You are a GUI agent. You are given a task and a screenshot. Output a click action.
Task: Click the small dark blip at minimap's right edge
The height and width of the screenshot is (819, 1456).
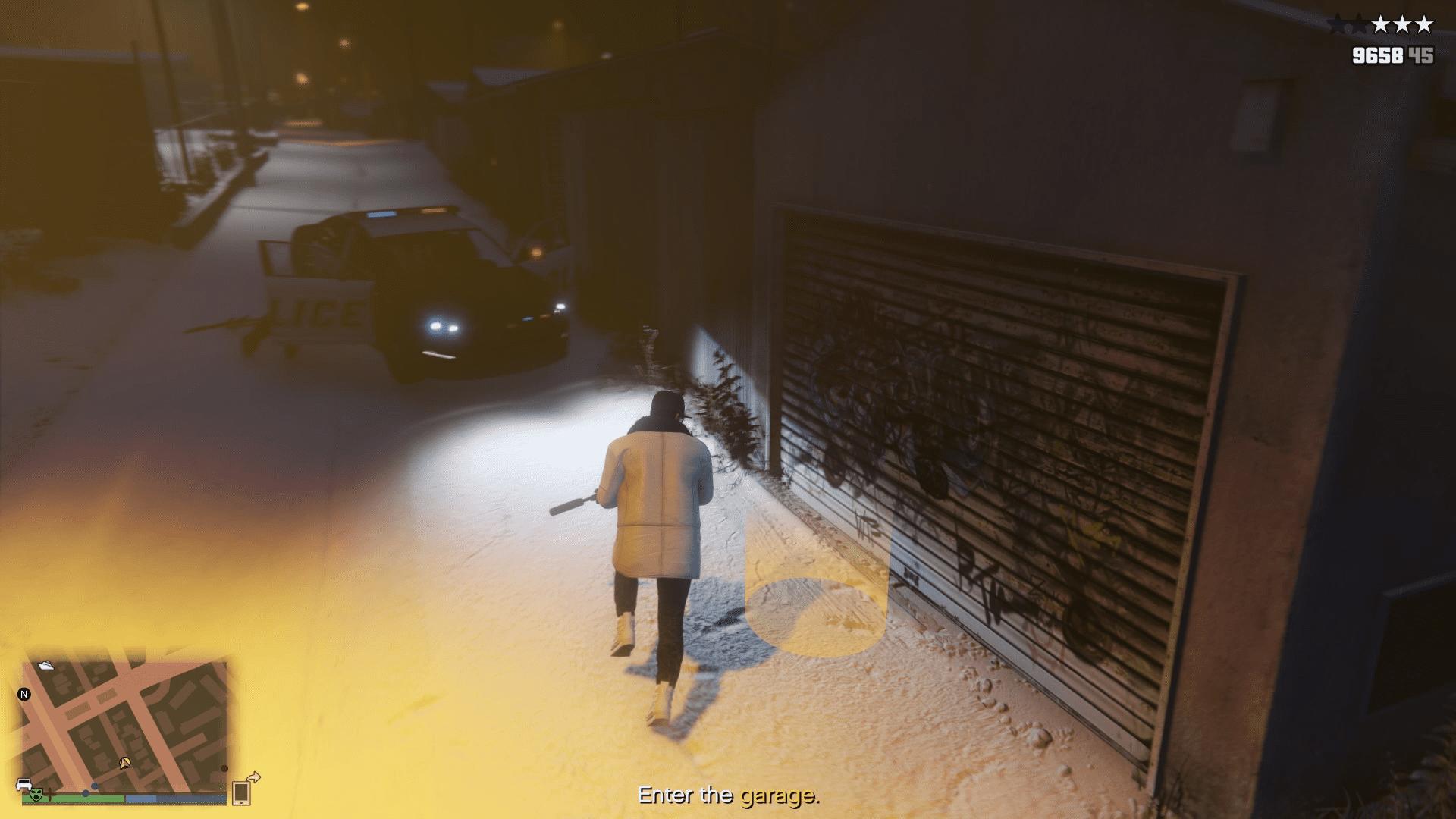pos(225,768)
